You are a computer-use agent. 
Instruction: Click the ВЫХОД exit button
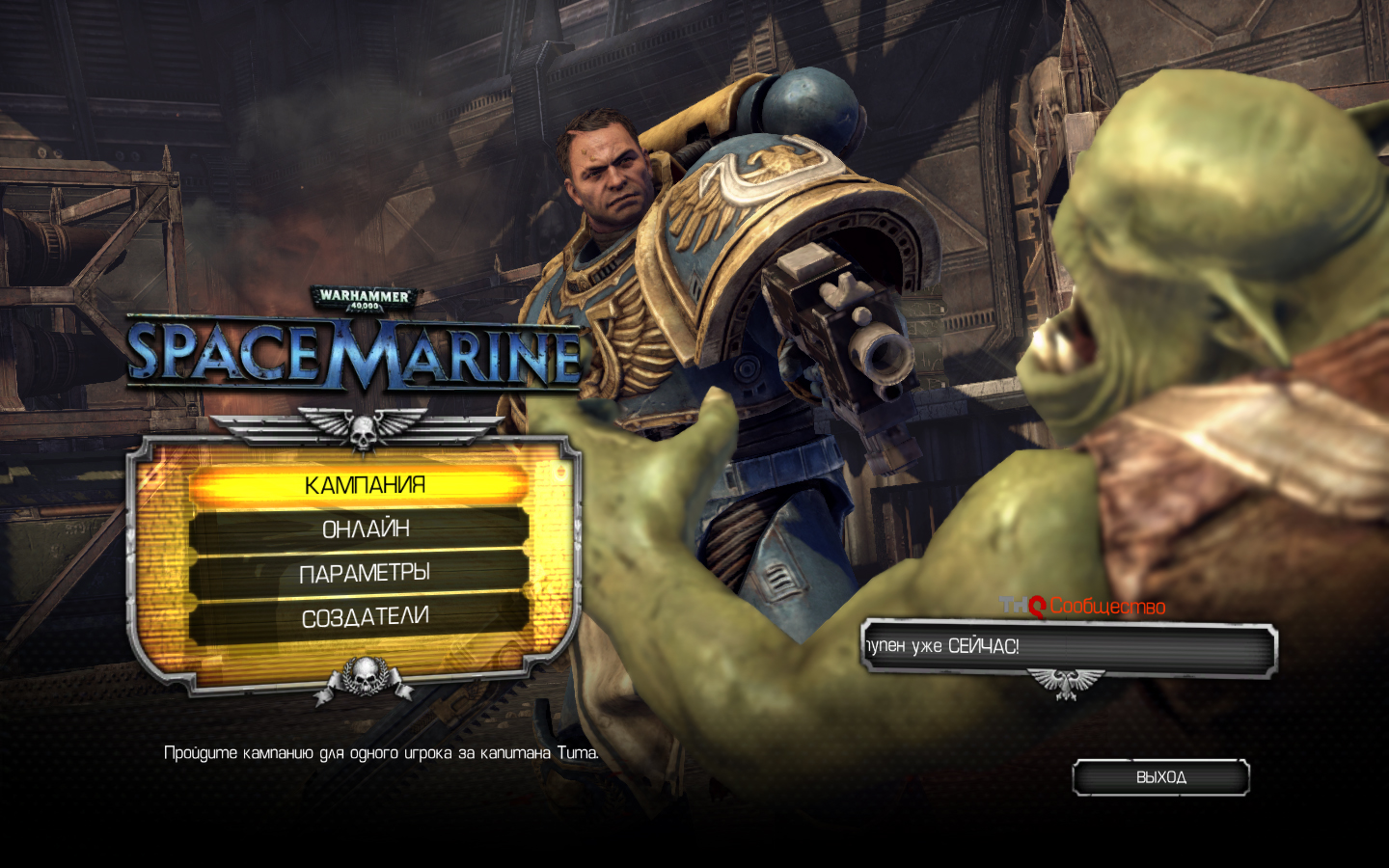1160,777
